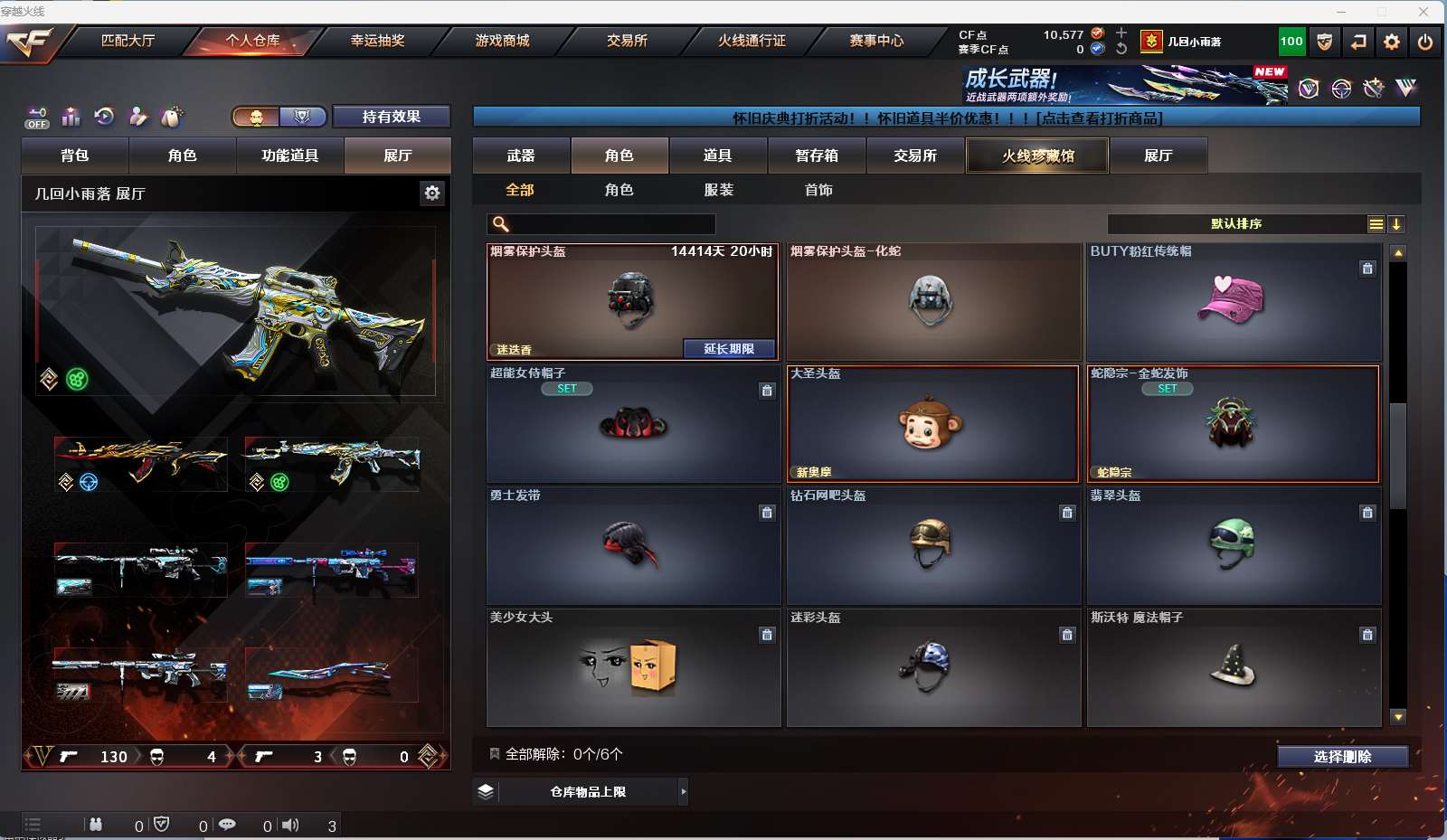Open the 默认排序 sort dropdown
Image resolution: width=1447 pixels, height=840 pixels.
tap(1236, 224)
